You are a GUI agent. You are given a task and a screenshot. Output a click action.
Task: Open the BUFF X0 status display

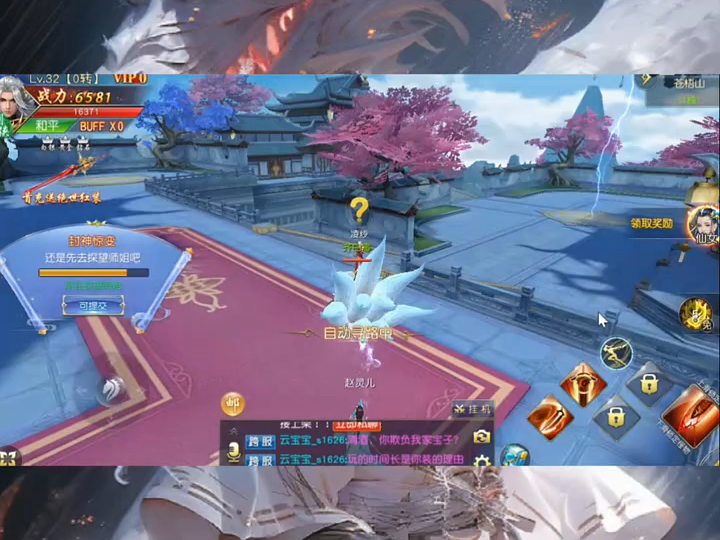tap(101, 126)
